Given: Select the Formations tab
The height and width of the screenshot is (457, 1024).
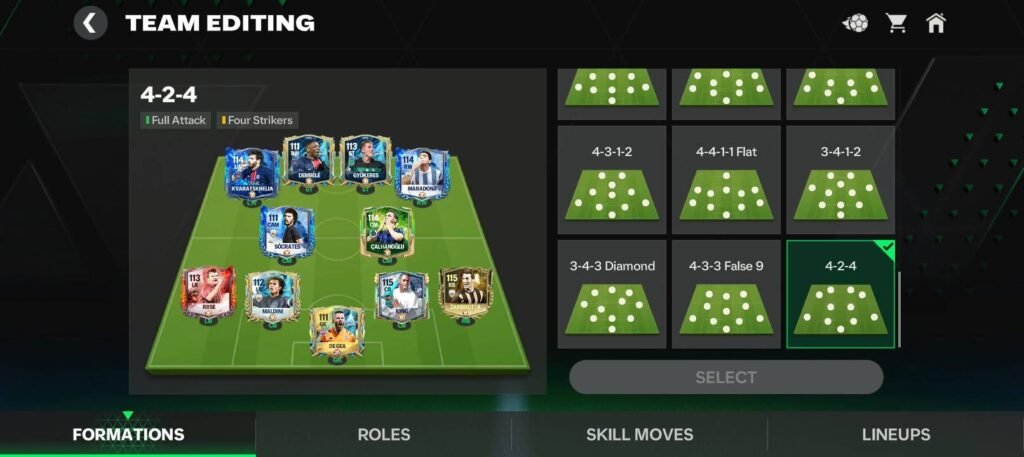Looking at the screenshot, I should [x=128, y=435].
